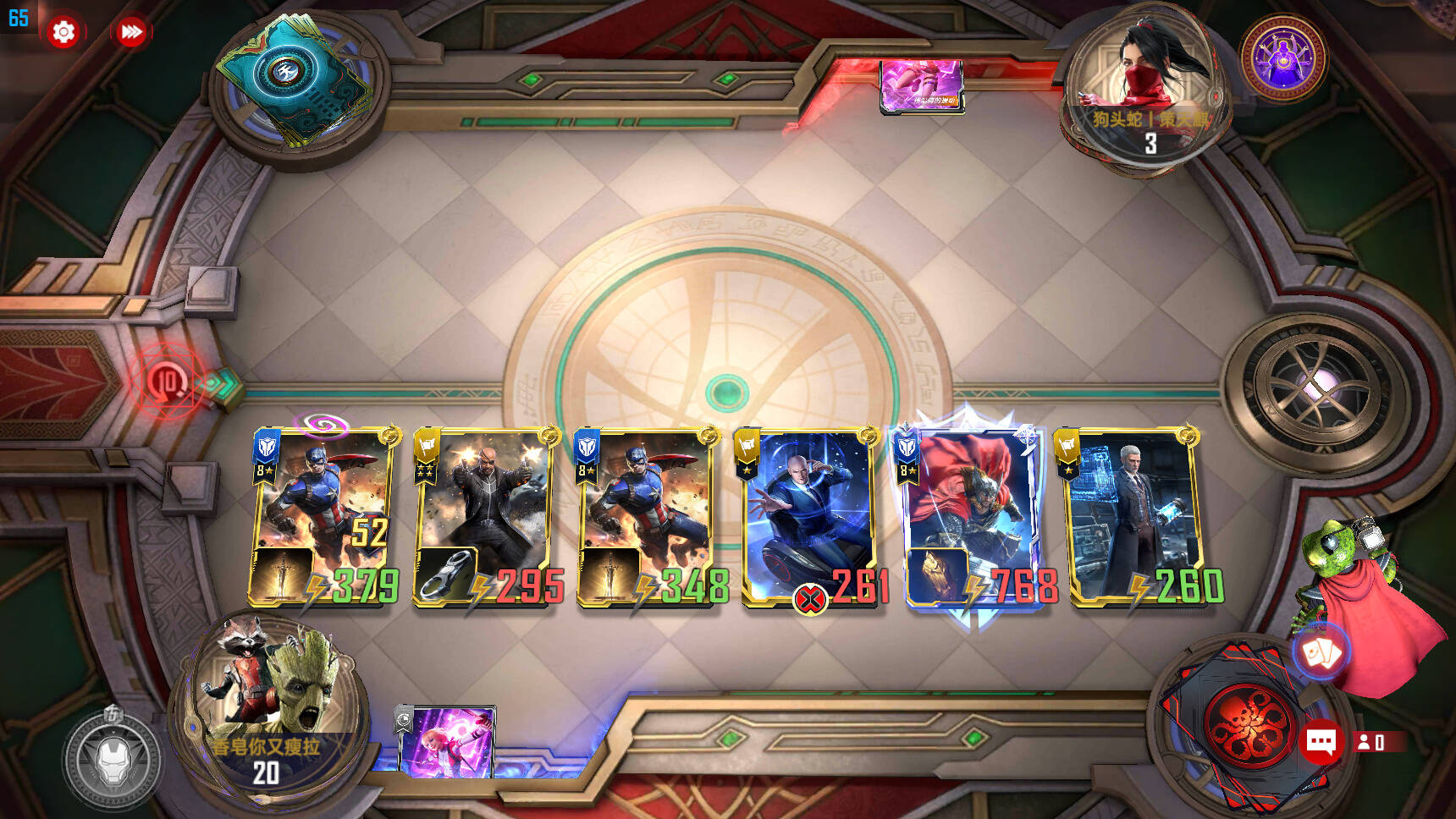Image resolution: width=1456 pixels, height=819 pixels.
Task: Open the settings gear menu
Action: pos(63,32)
